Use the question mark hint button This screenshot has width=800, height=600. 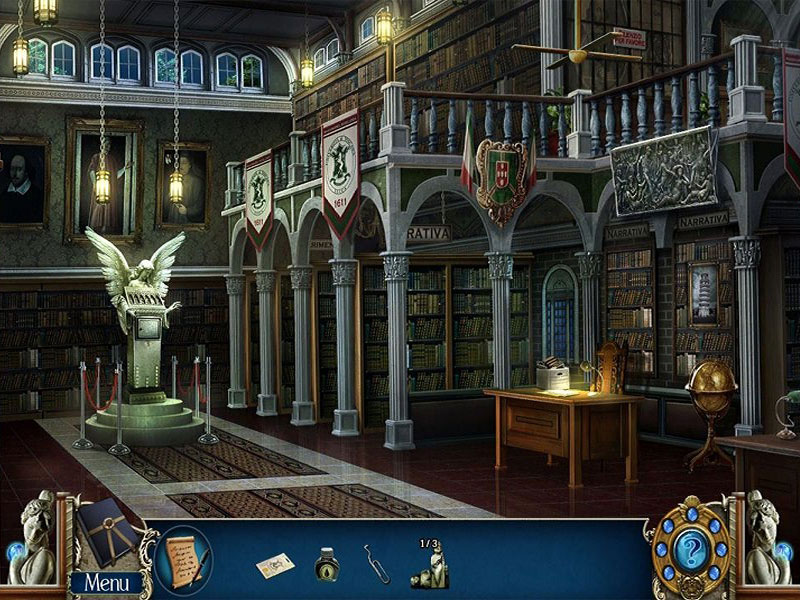(690, 549)
